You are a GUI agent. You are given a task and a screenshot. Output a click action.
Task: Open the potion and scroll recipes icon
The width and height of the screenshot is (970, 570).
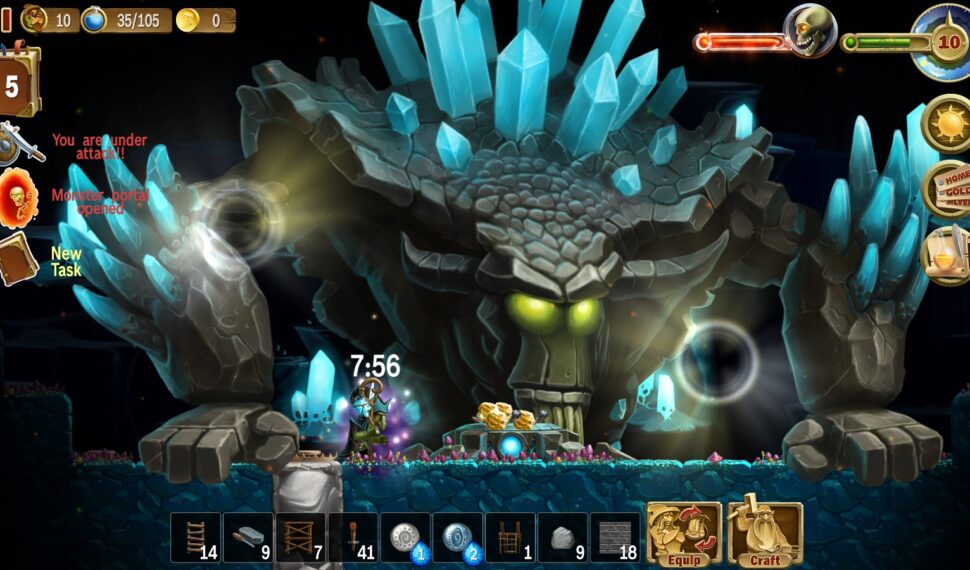(x=945, y=255)
